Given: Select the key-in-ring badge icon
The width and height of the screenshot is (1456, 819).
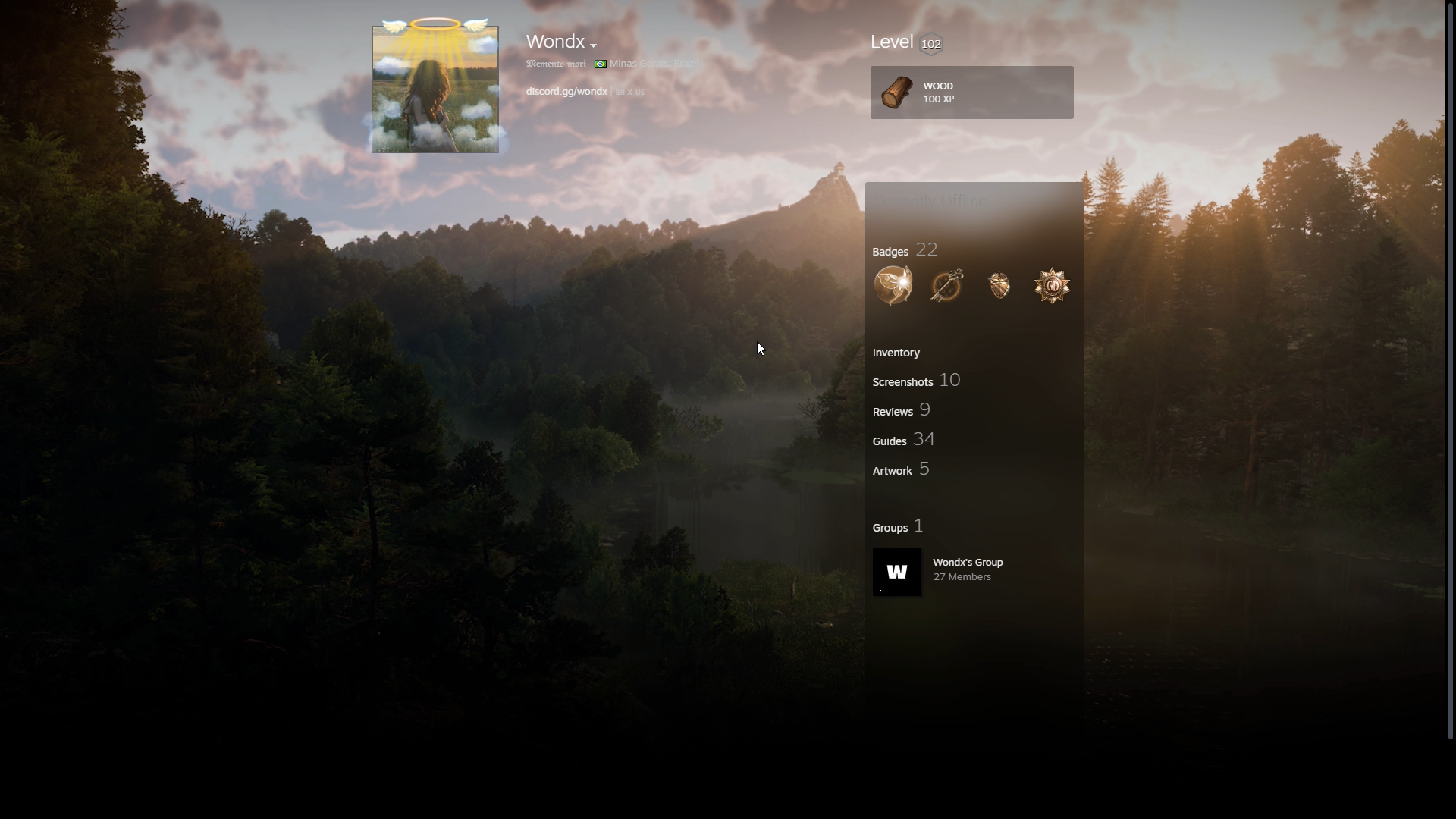Looking at the screenshot, I should [946, 286].
